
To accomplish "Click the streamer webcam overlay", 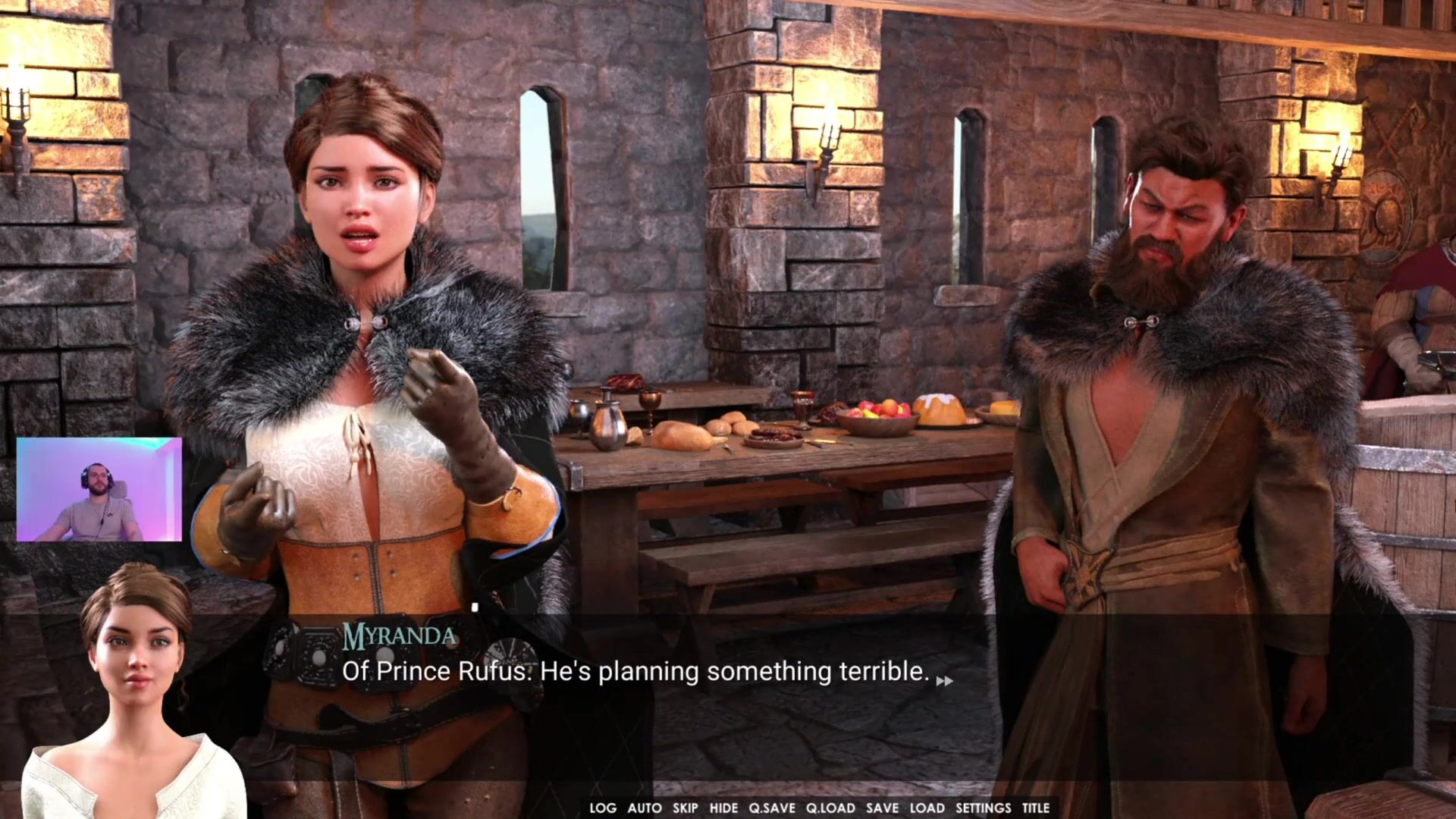I will (99, 489).
